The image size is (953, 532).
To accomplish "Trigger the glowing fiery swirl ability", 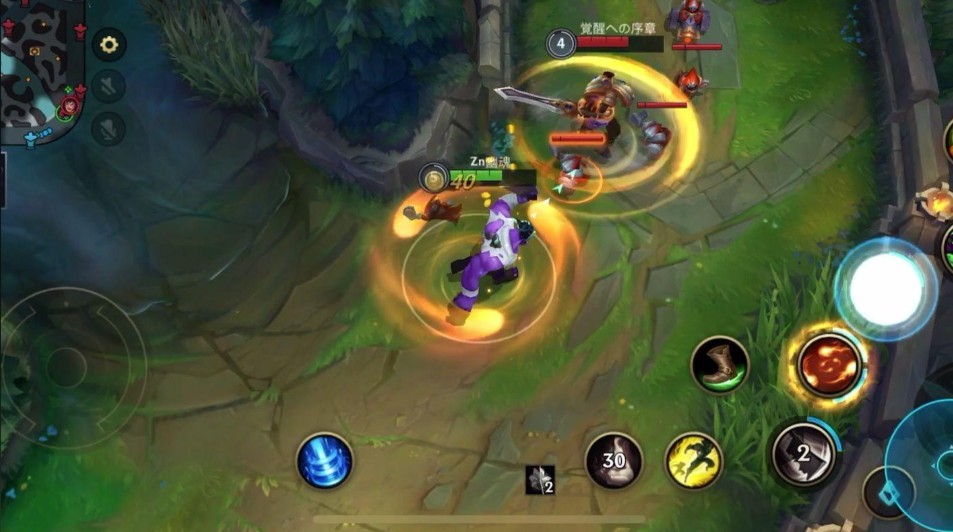I will coord(829,366).
